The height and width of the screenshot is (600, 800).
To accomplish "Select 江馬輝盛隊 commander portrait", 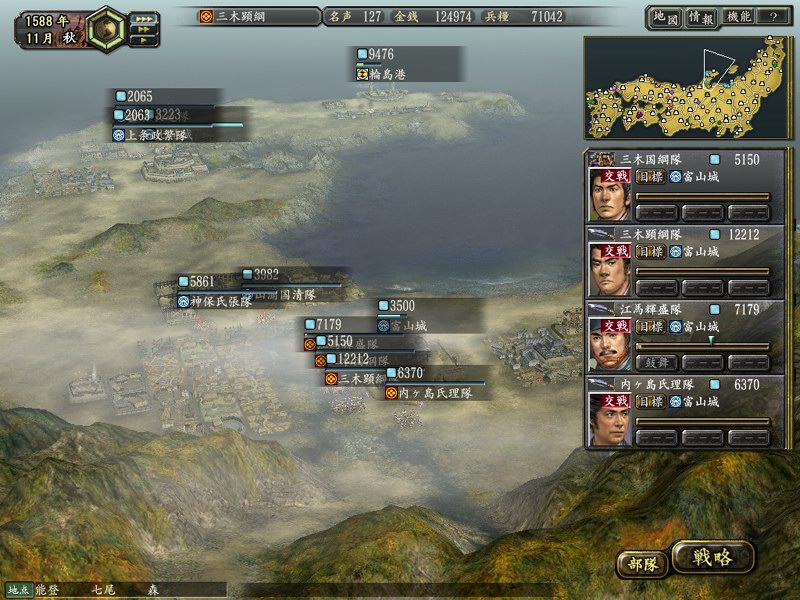I will (x=608, y=341).
